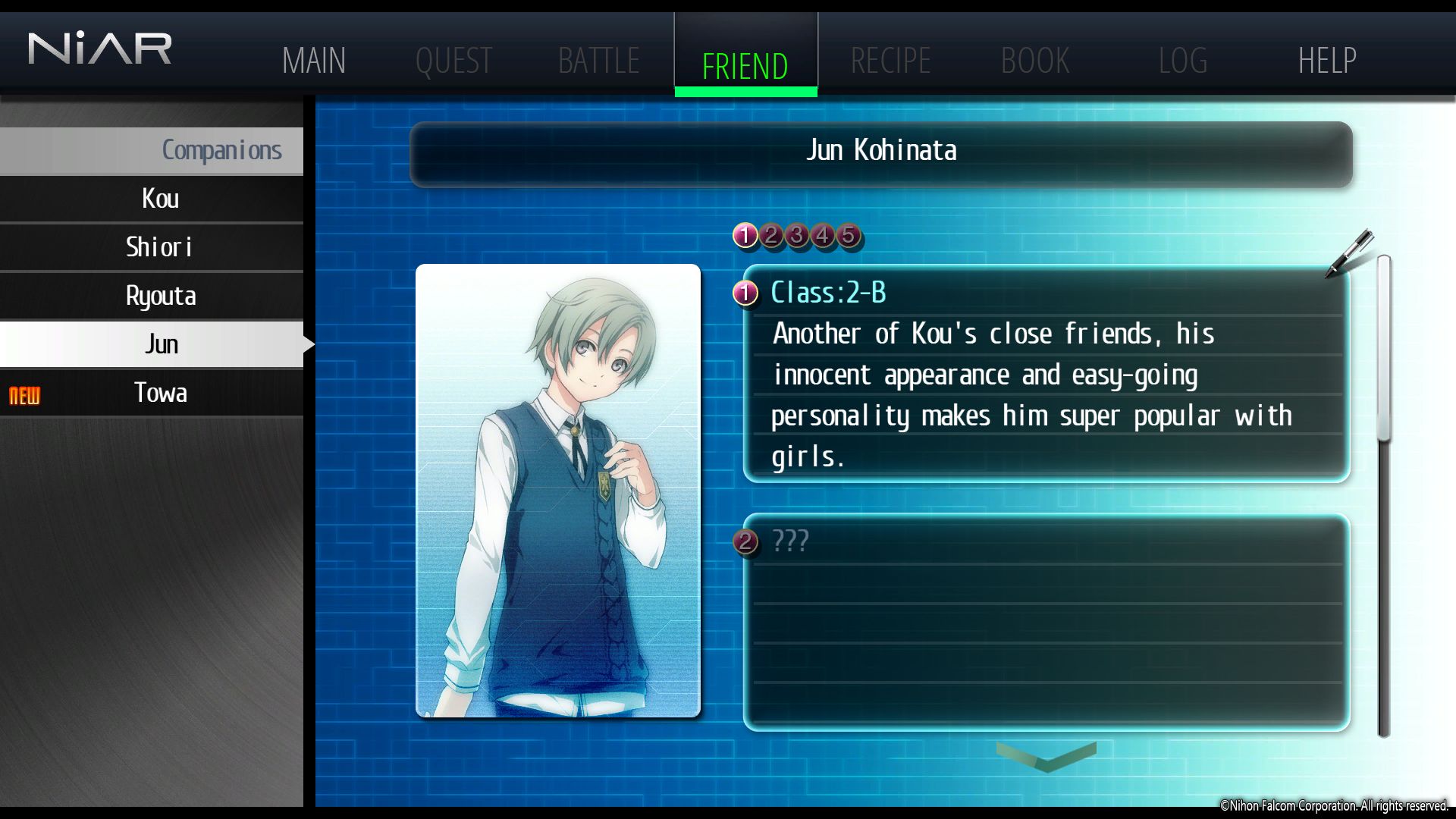Click the active FRIEND tab
Viewport: 1456px width, 819px height.
(x=745, y=65)
